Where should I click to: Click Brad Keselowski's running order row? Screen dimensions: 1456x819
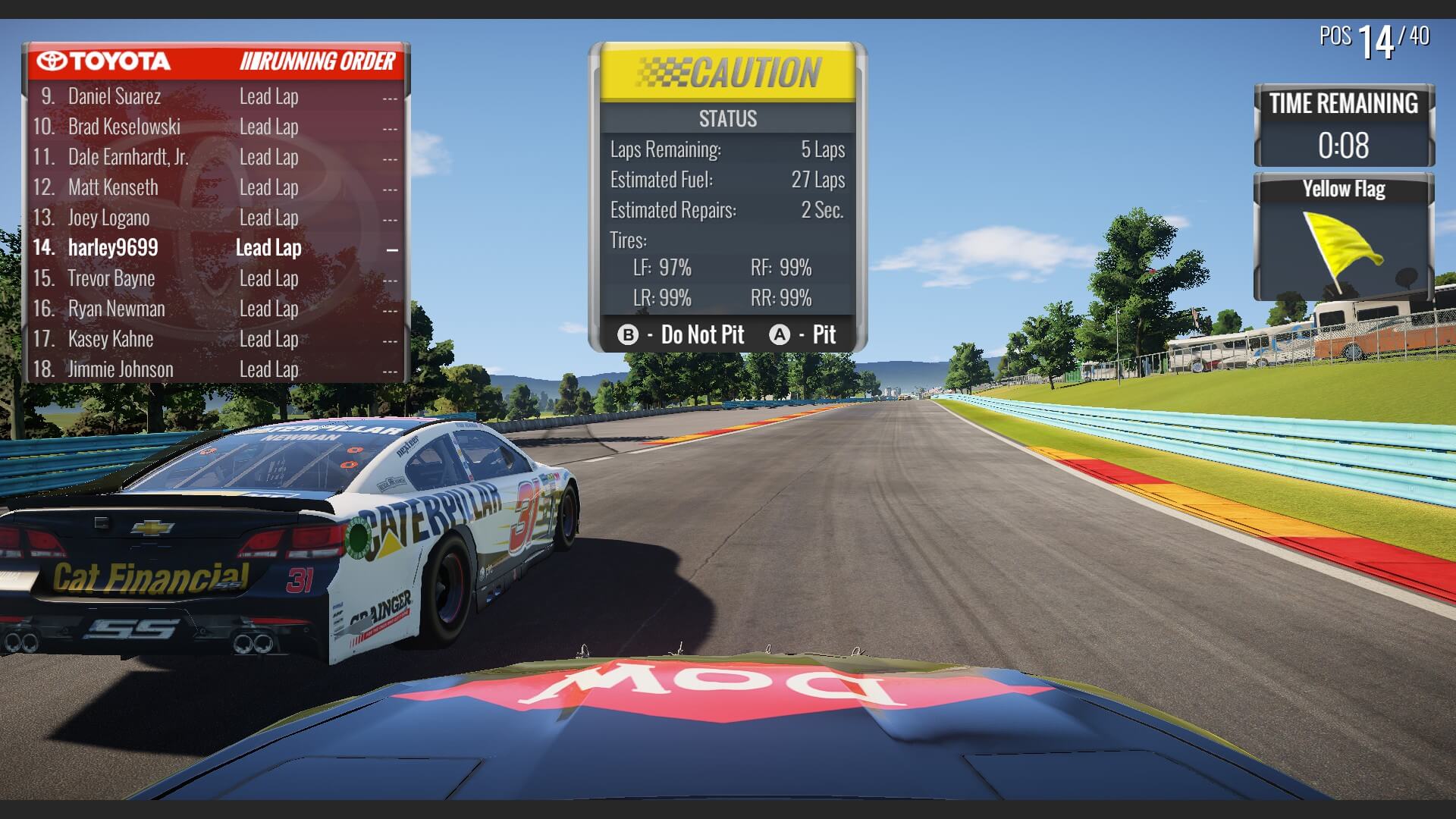coord(124,127)
